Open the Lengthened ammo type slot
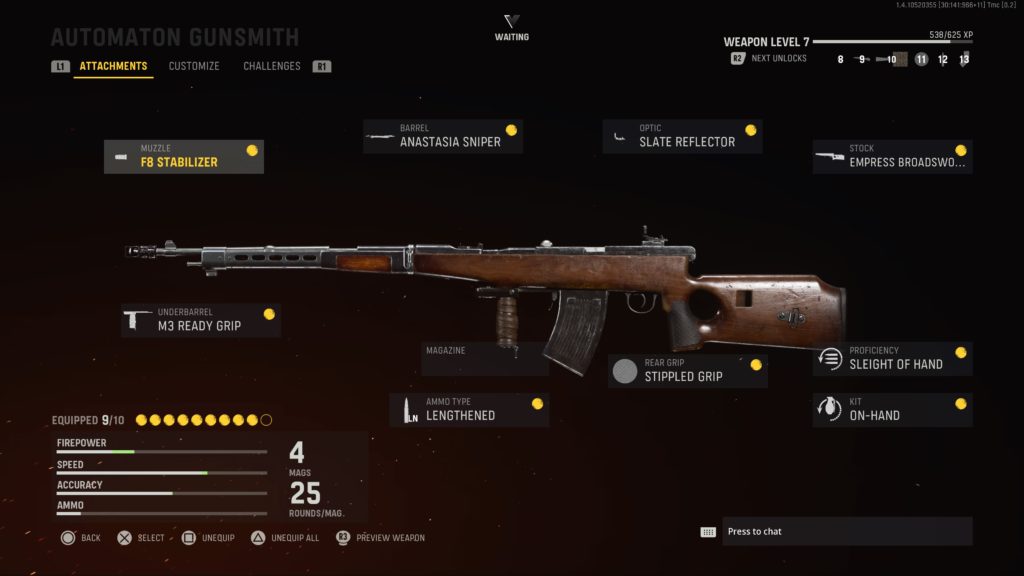Viewport: 1024px width, 576px height. click(469, 409)
